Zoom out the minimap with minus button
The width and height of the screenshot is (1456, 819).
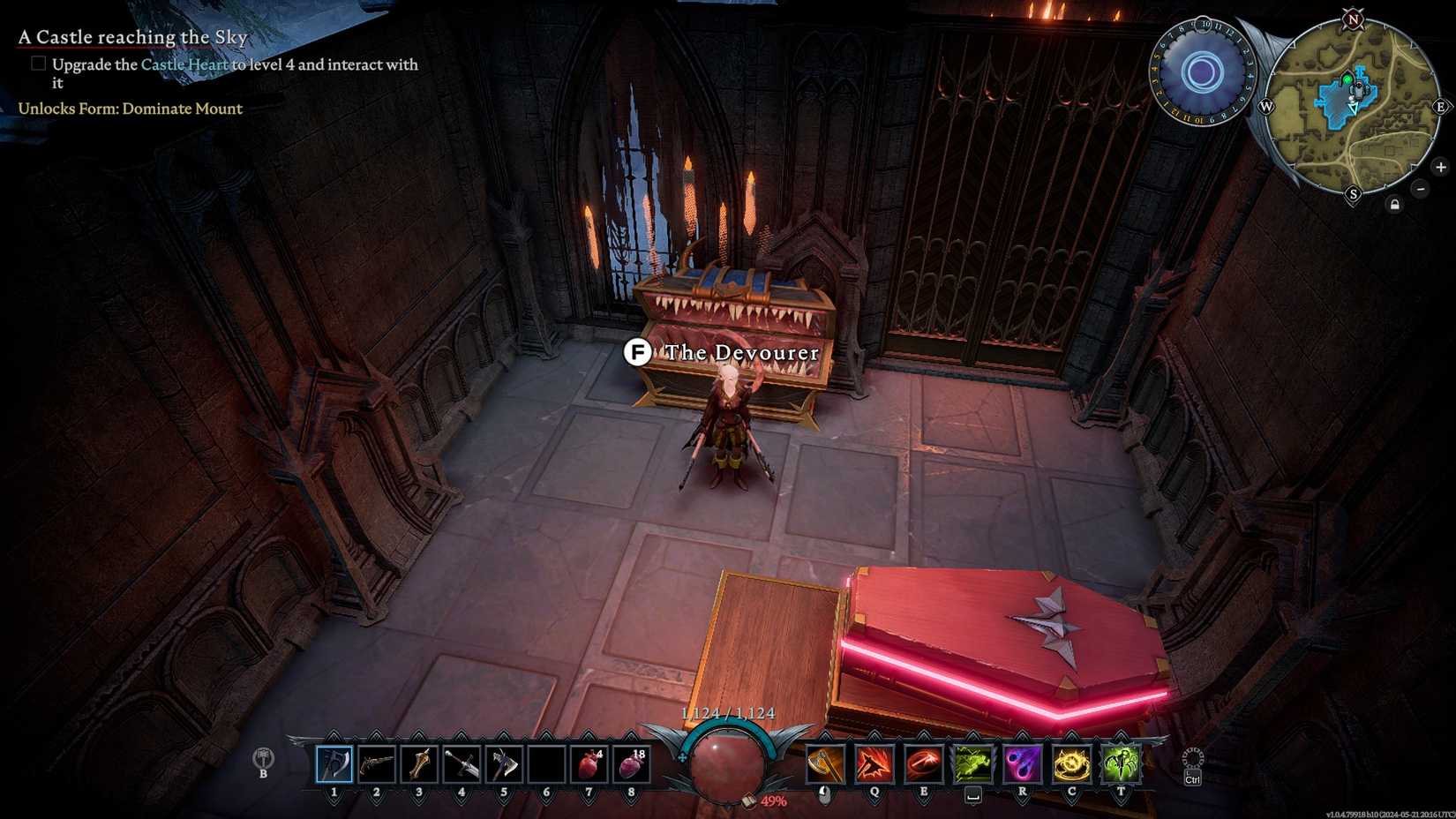click(1421, 189)
